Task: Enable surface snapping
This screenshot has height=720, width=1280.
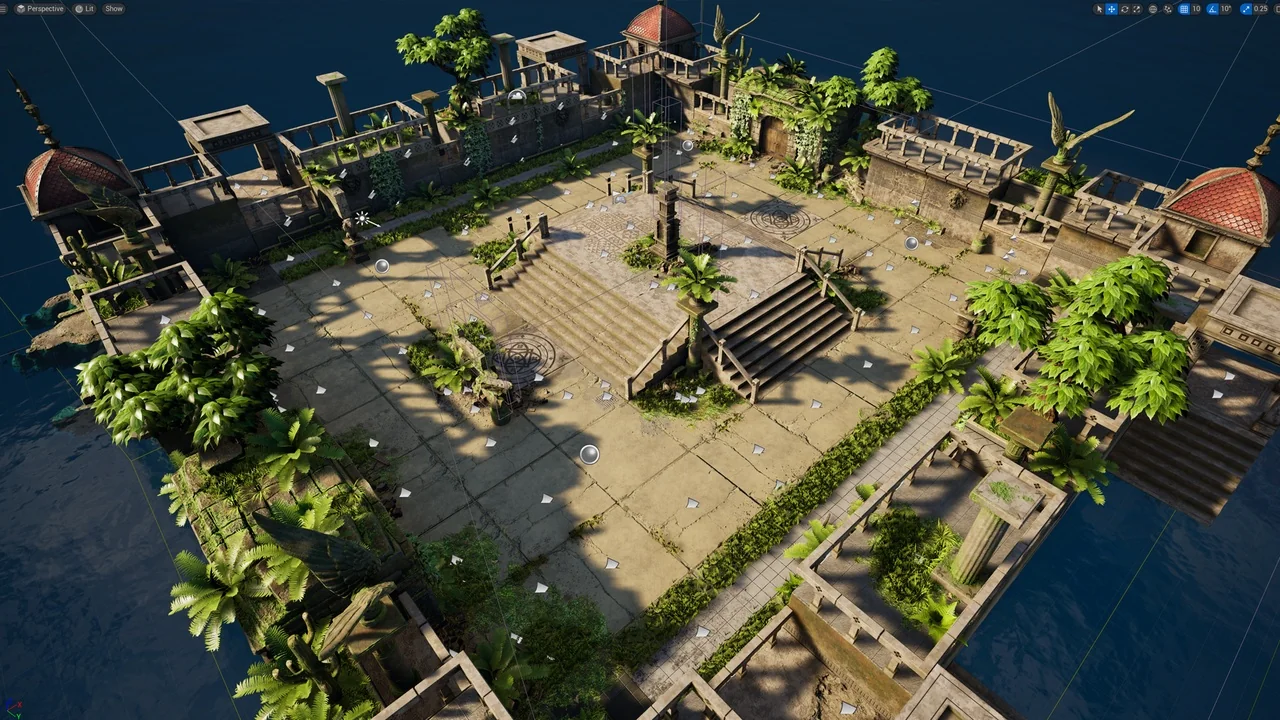Action: pos(1169,9)
